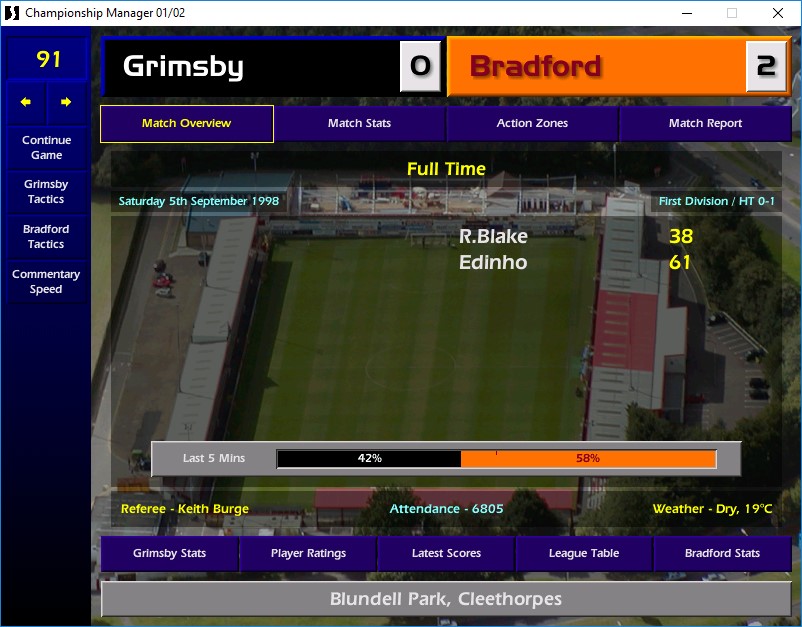The image size is (802, 627).
Task: Click Continue Game in the sidebar
Action: pyautogui.click(x=46, y=148)
